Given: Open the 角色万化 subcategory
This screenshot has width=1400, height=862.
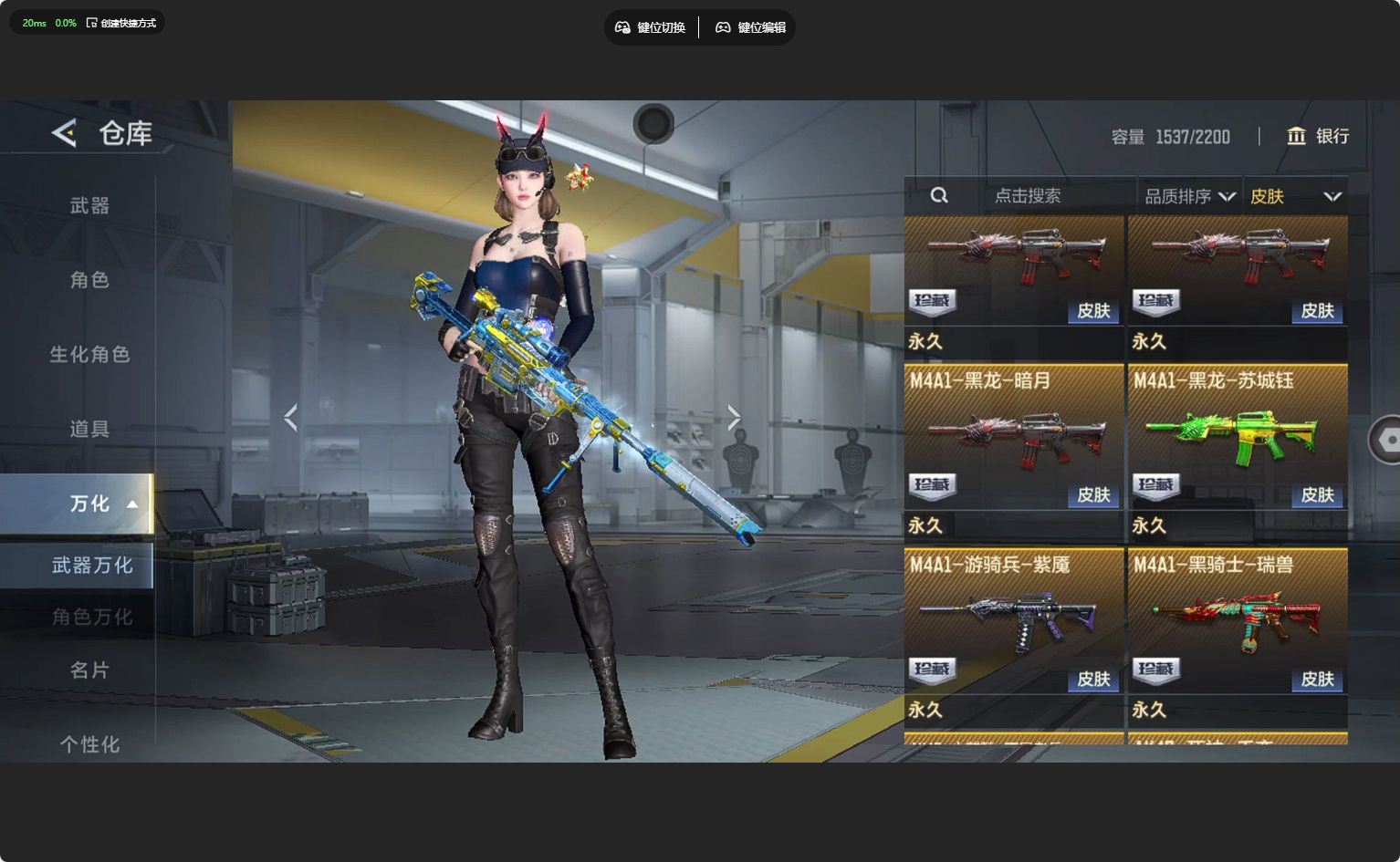Looking at the screenshot, I should click(x=91, y=618).
